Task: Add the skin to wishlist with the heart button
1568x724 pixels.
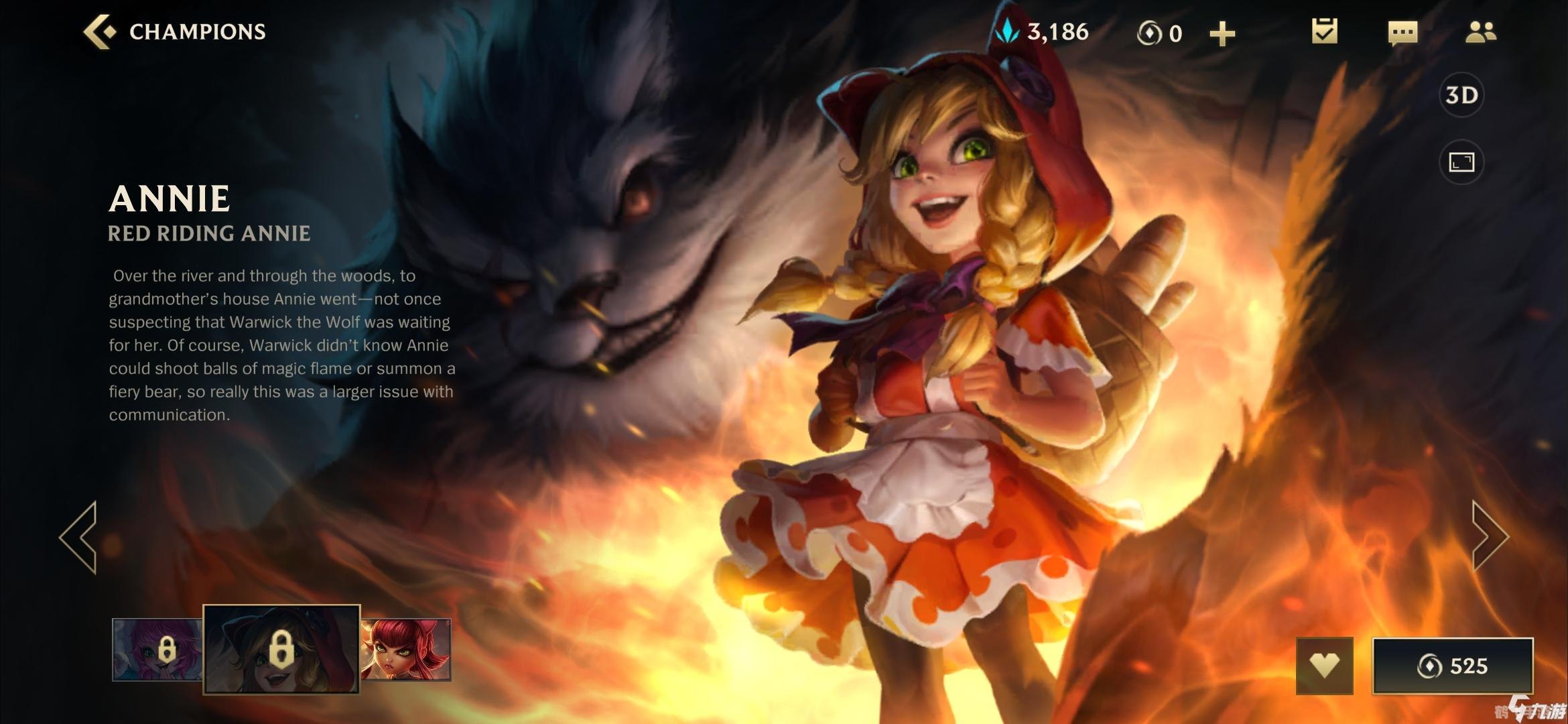Action: pyautogui.click(x=1325, y=665)
